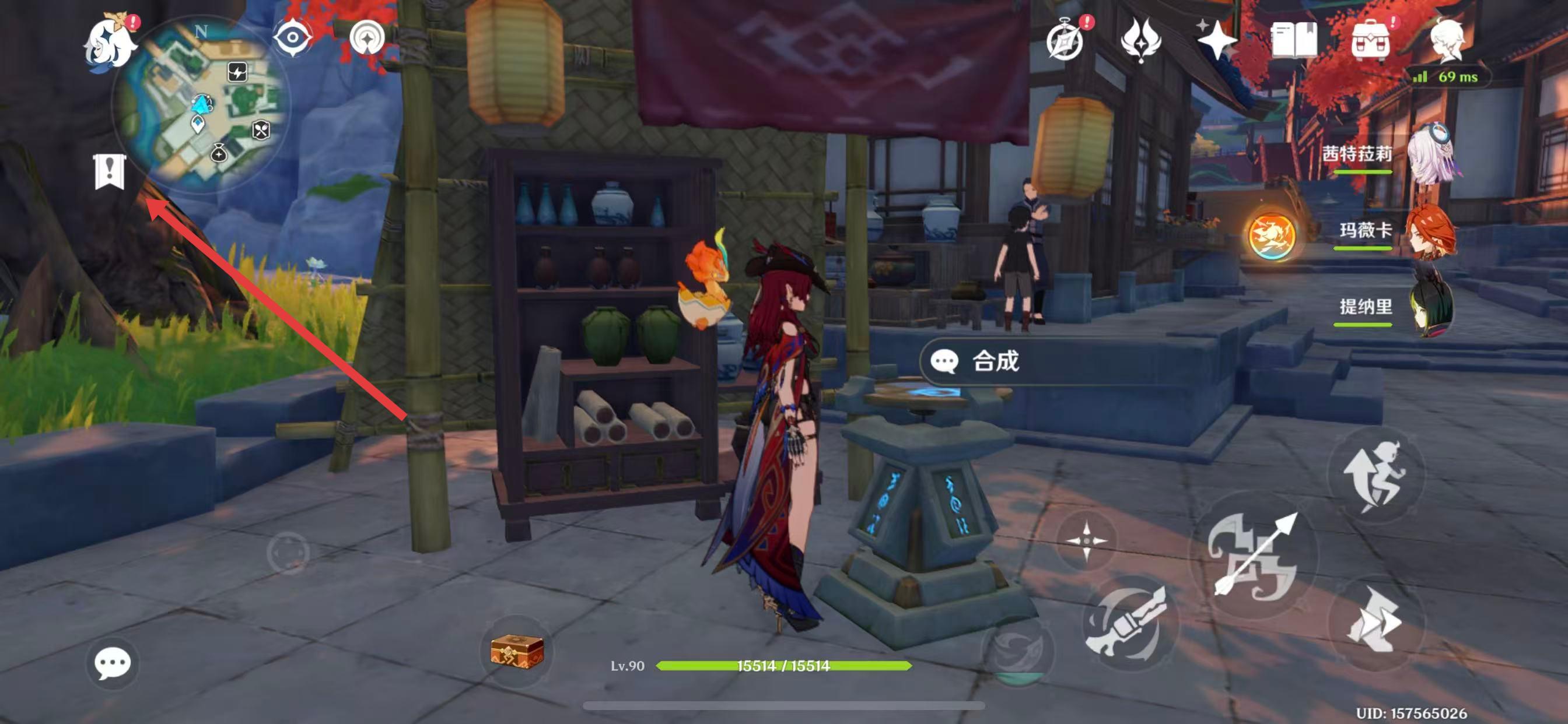The width and height of the screenshot is (1568, 724).
Task: Open the events compass icon
Action: point(1065,41)
